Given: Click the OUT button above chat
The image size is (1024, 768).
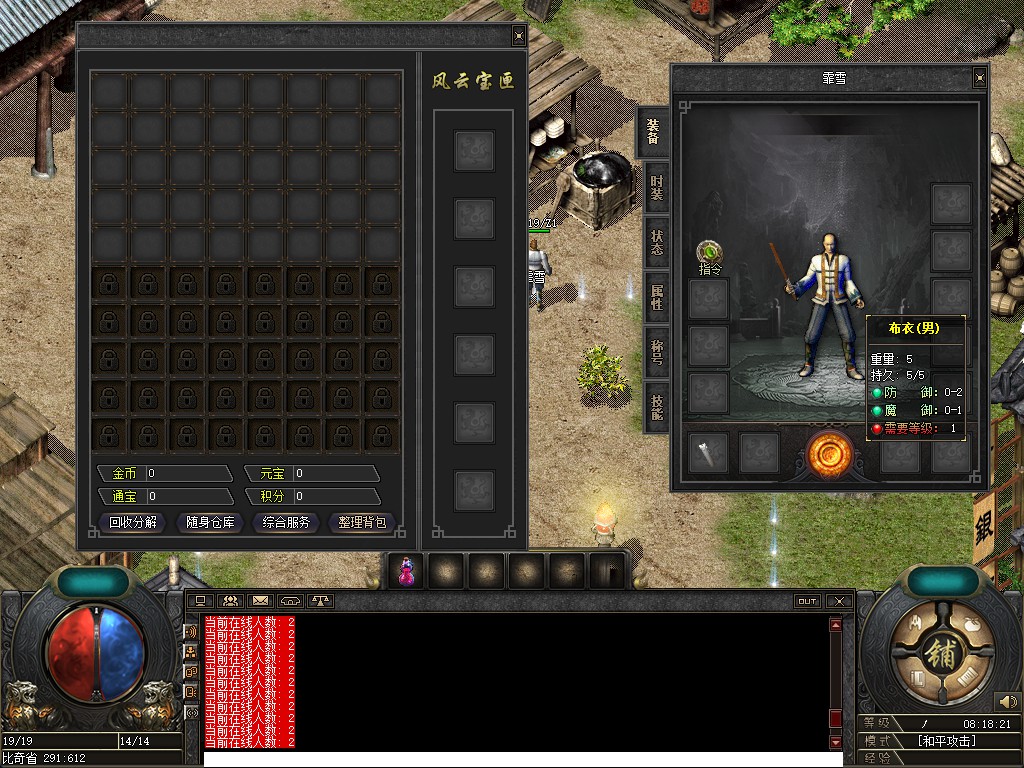Looking at the screenshot, I should [807, 601].
